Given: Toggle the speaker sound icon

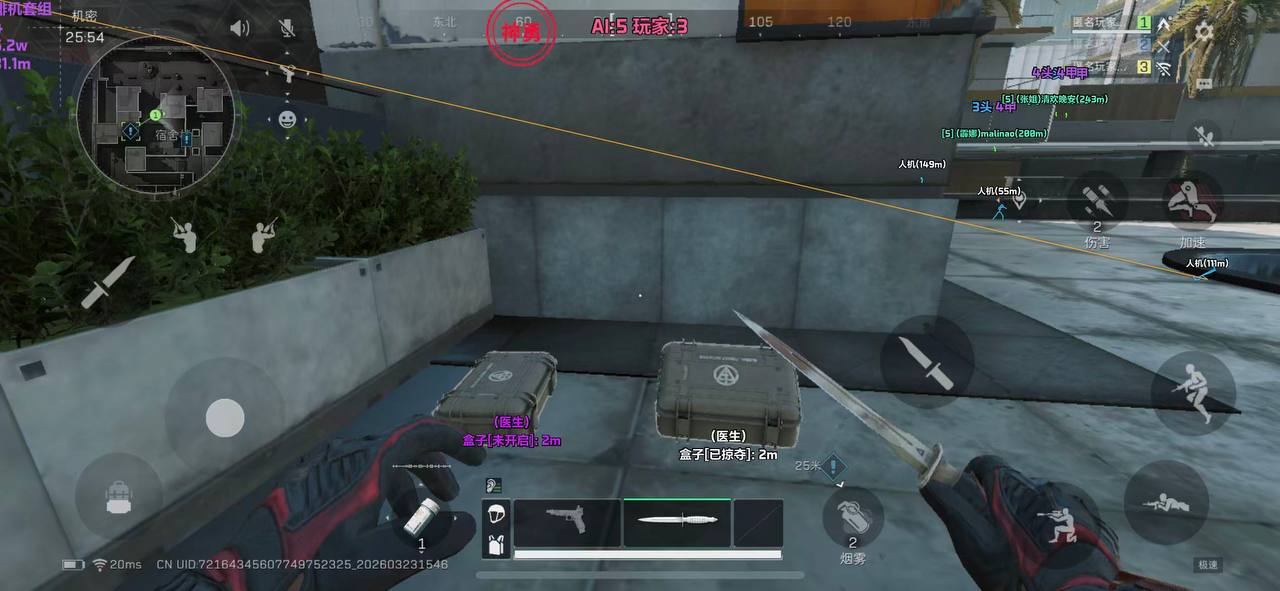Looking at the screenshot, I should pyautogui.click(x=239, y=28).
